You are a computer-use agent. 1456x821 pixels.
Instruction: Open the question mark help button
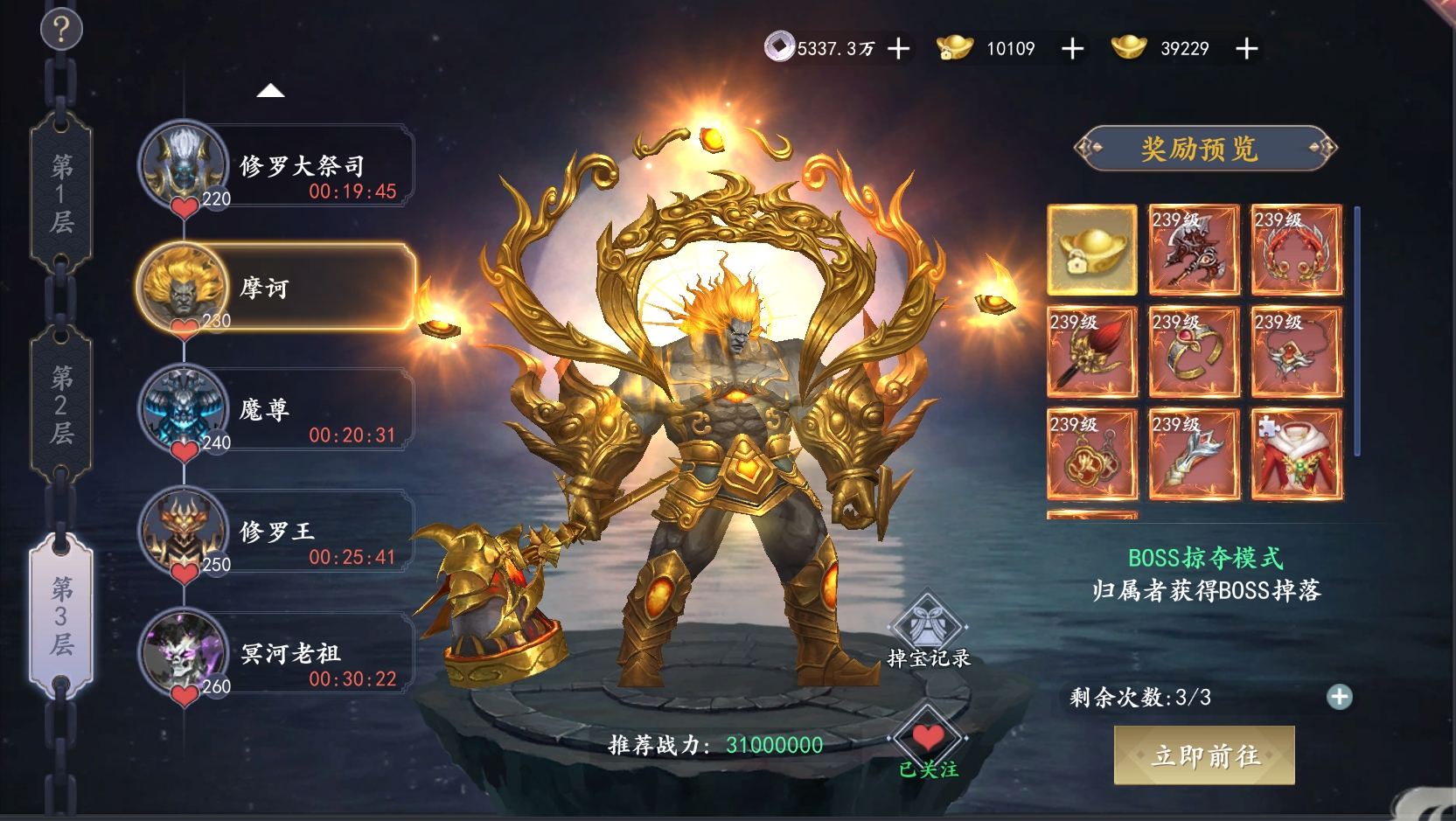(61, 30)
